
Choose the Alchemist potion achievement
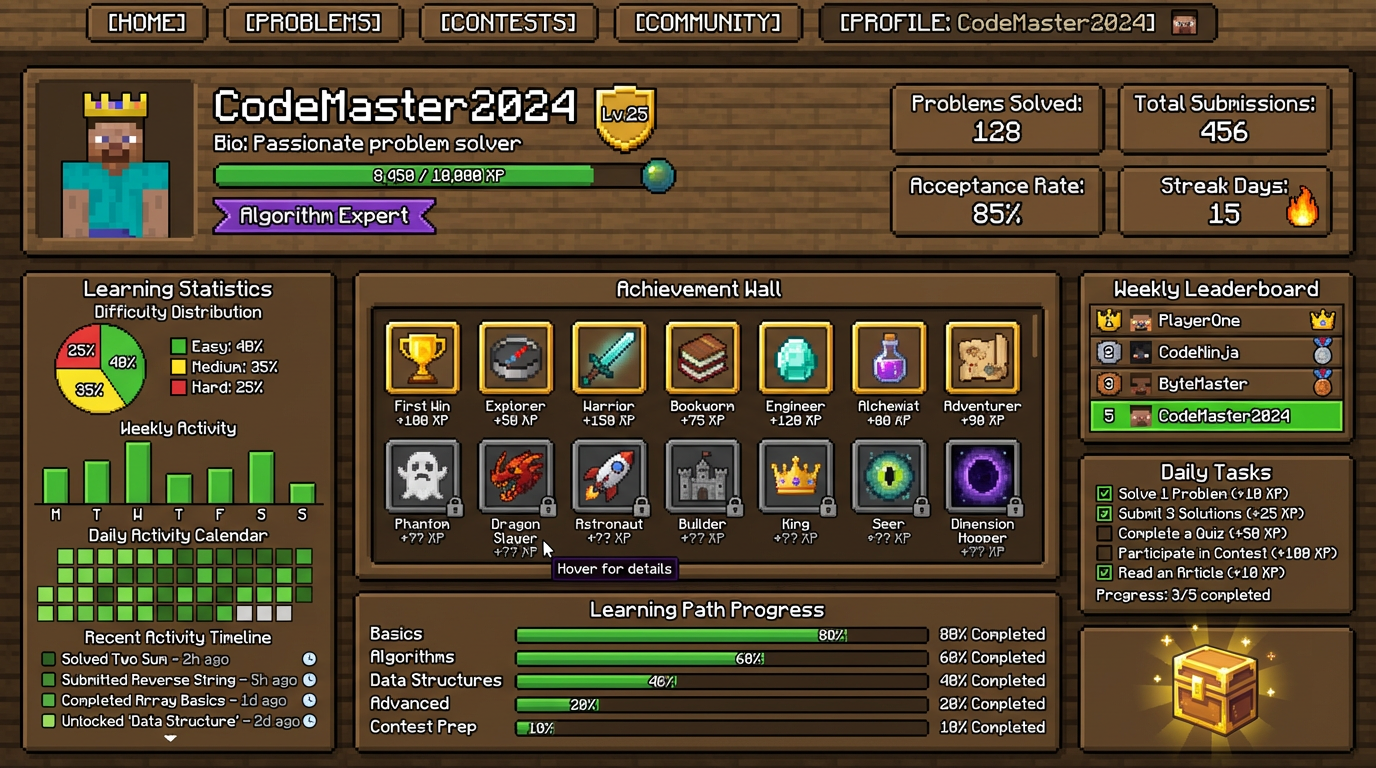(889, 358)
